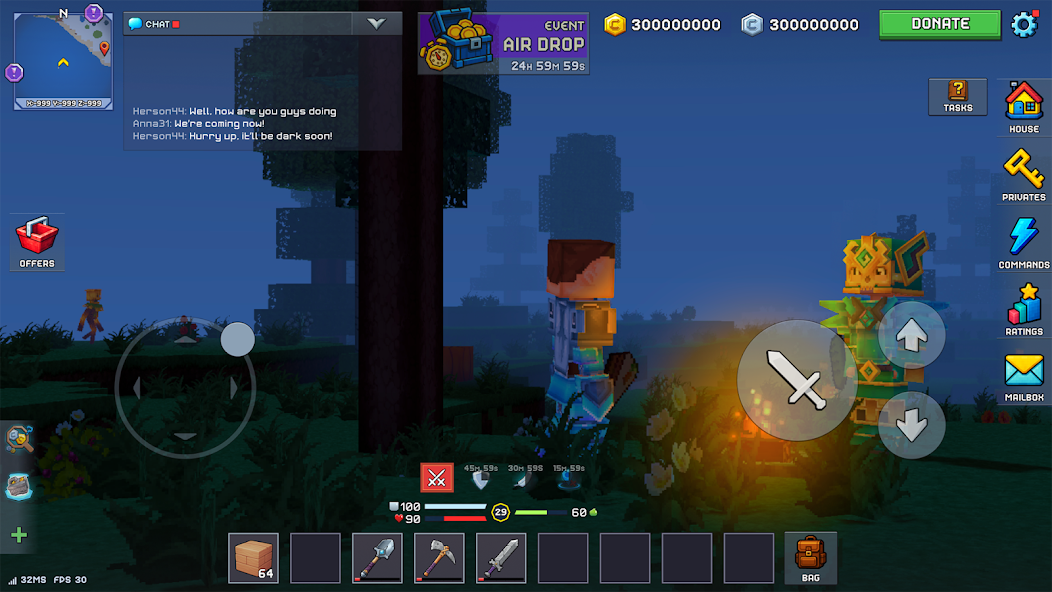The width and height of the screenshot is (1052, 592).
Task: Equip the shovel from the hotbar
Action: (377, 557)
